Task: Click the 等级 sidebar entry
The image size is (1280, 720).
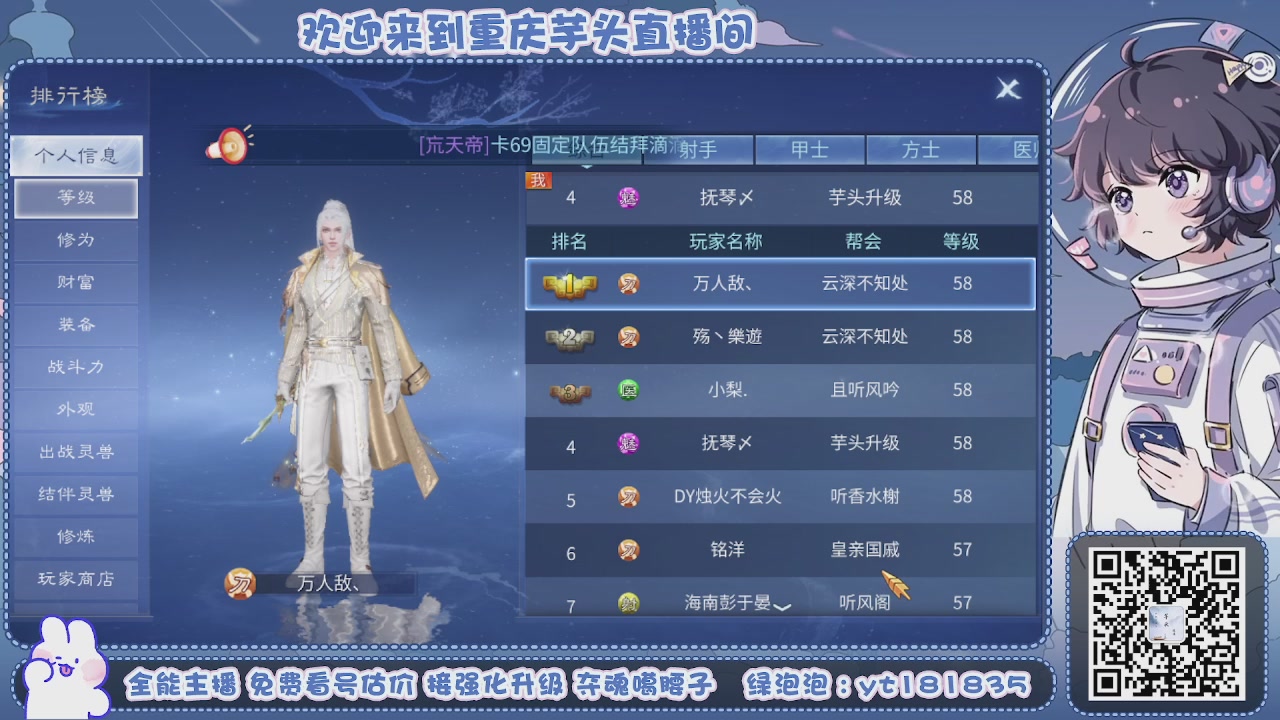Action: (75, 198)
